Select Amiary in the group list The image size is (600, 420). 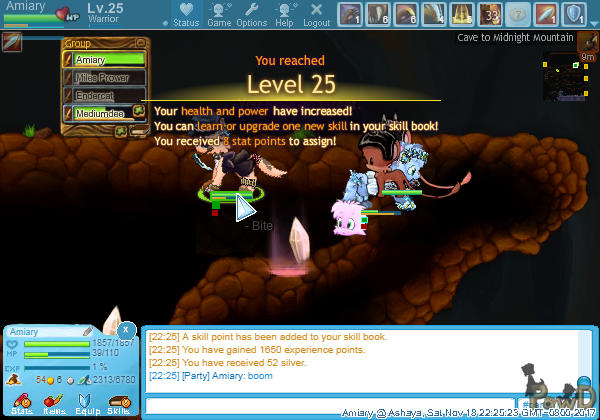(x=104, y=60)
